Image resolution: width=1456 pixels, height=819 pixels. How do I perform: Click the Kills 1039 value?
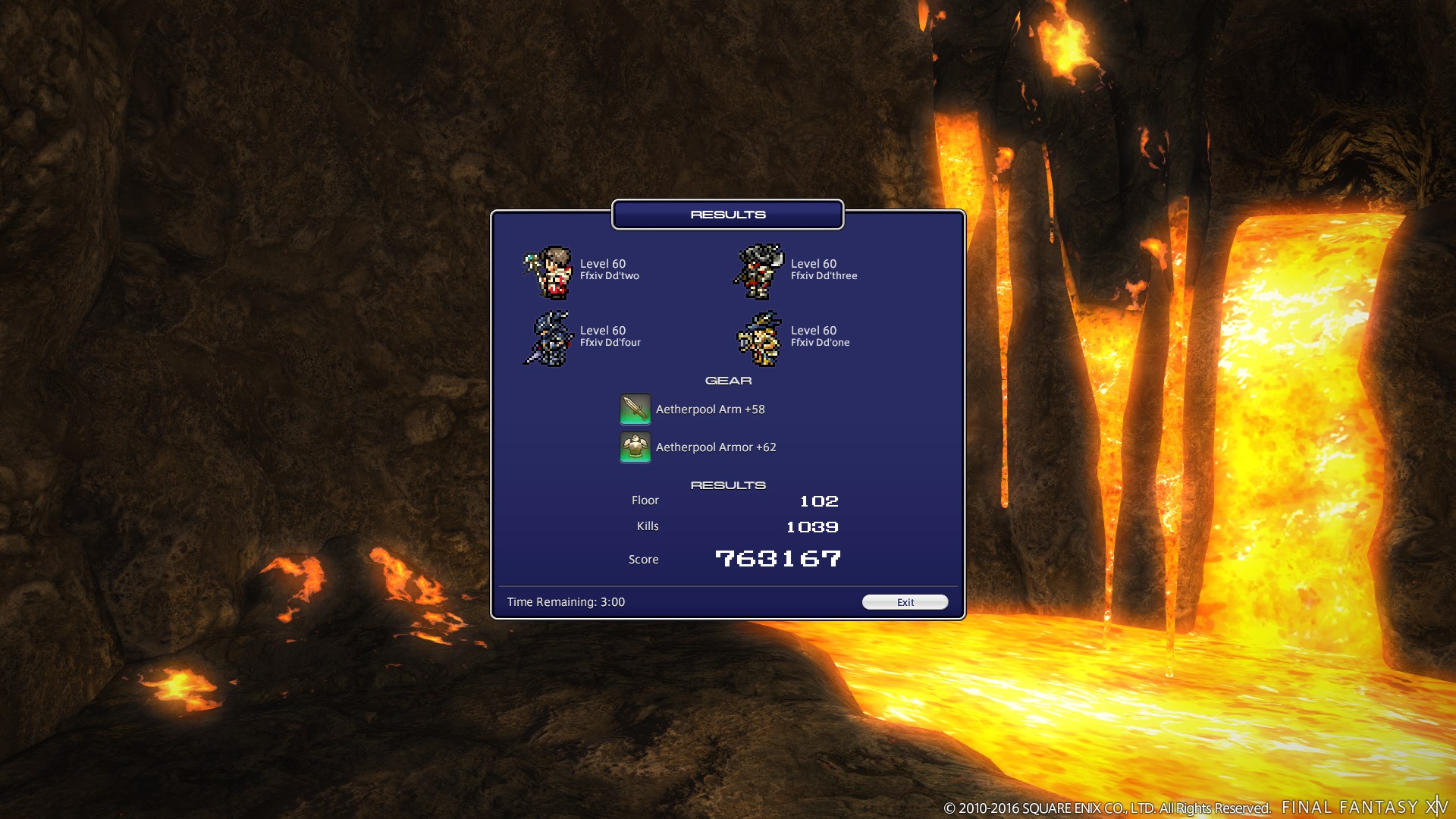tap(812, 526)
